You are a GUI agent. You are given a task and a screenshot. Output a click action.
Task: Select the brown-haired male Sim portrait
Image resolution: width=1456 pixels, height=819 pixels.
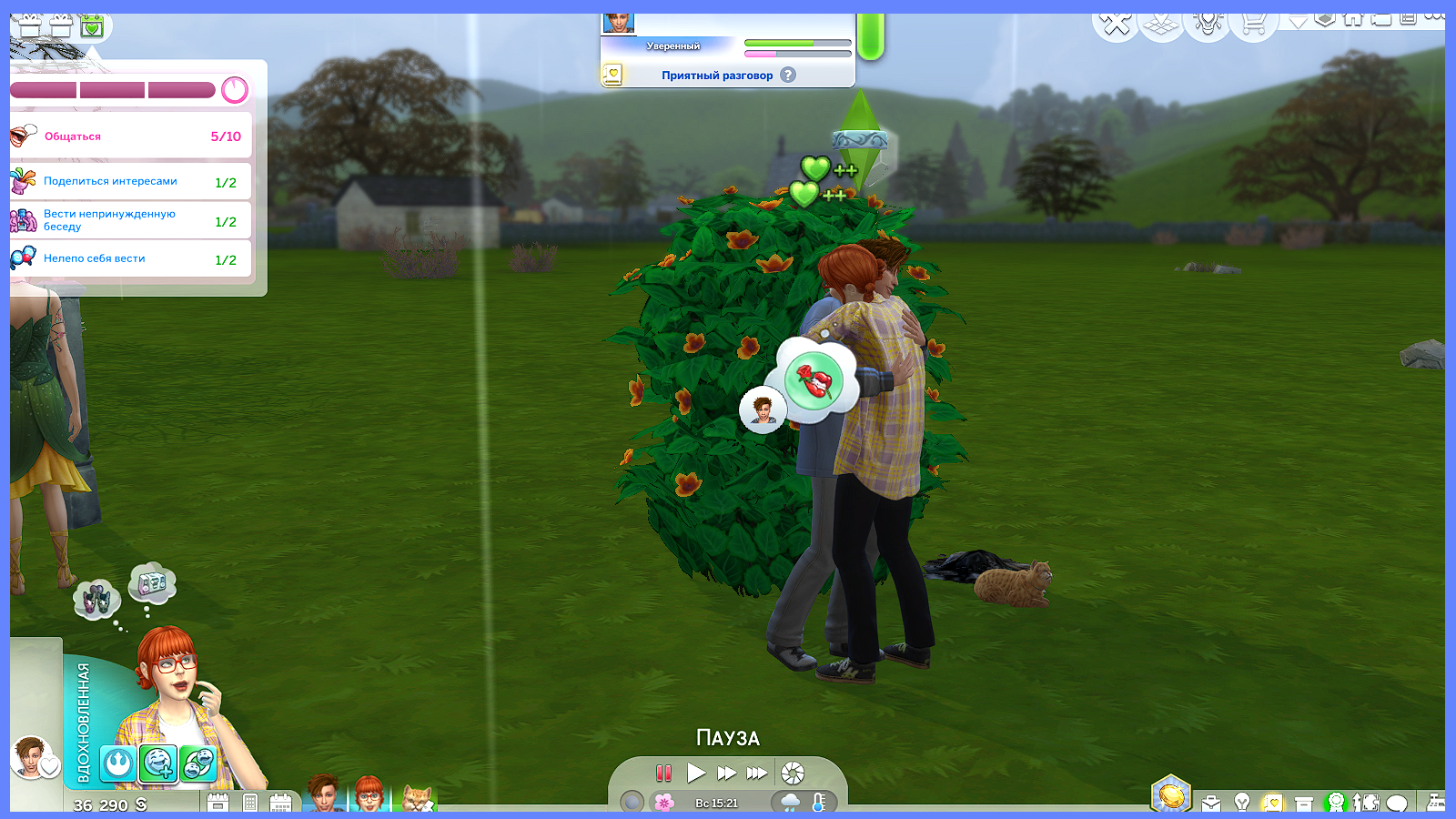point(323,795)
